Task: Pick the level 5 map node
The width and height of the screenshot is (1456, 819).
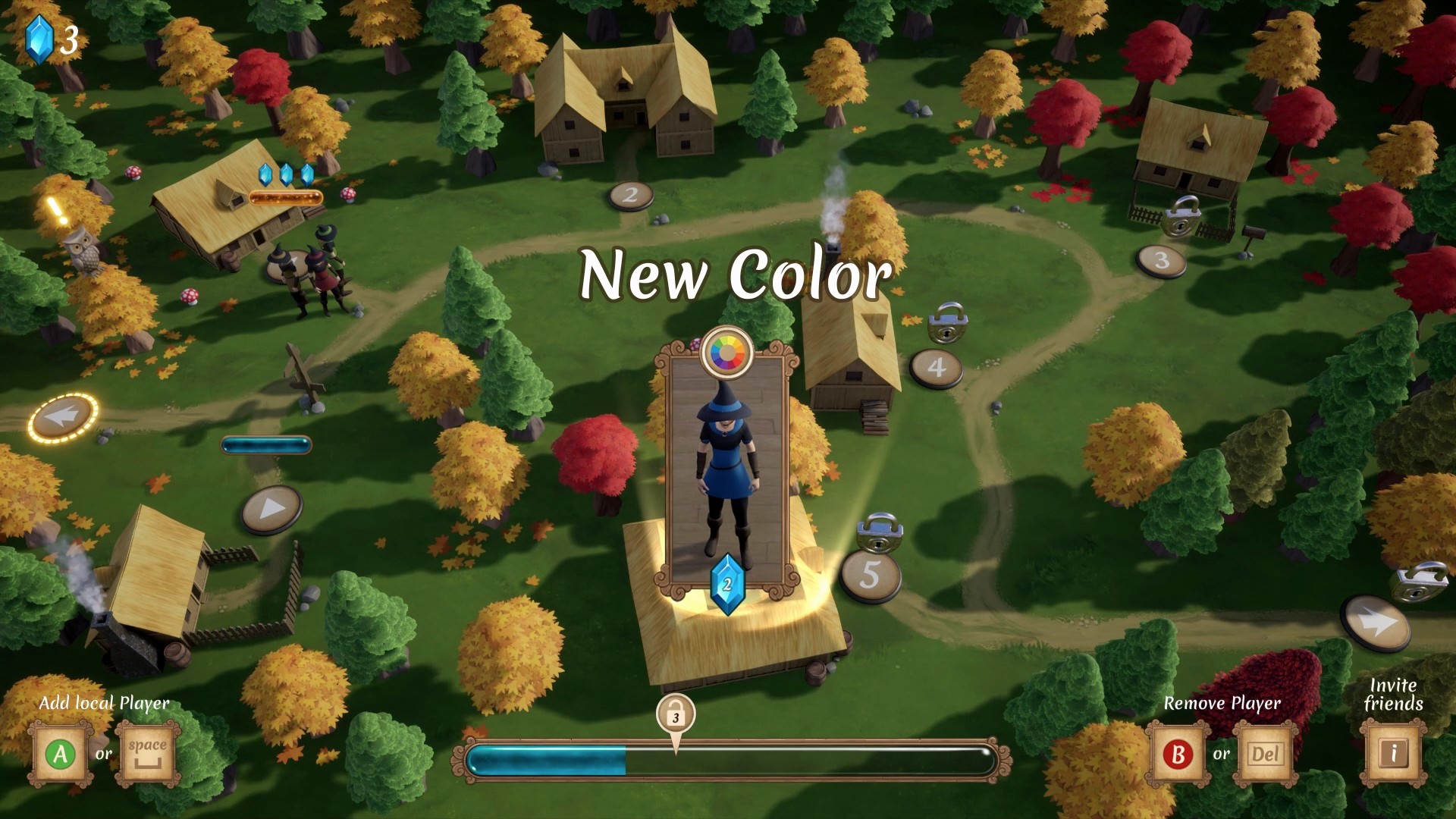Action: tap(870, 576)
